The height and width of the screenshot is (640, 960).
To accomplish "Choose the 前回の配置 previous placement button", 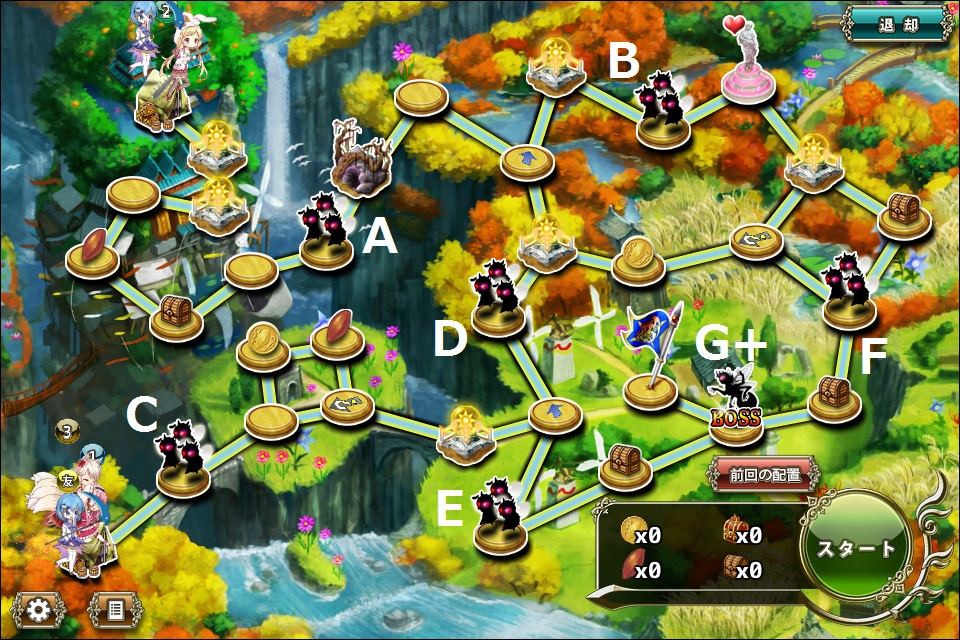I will coord(766,475).
